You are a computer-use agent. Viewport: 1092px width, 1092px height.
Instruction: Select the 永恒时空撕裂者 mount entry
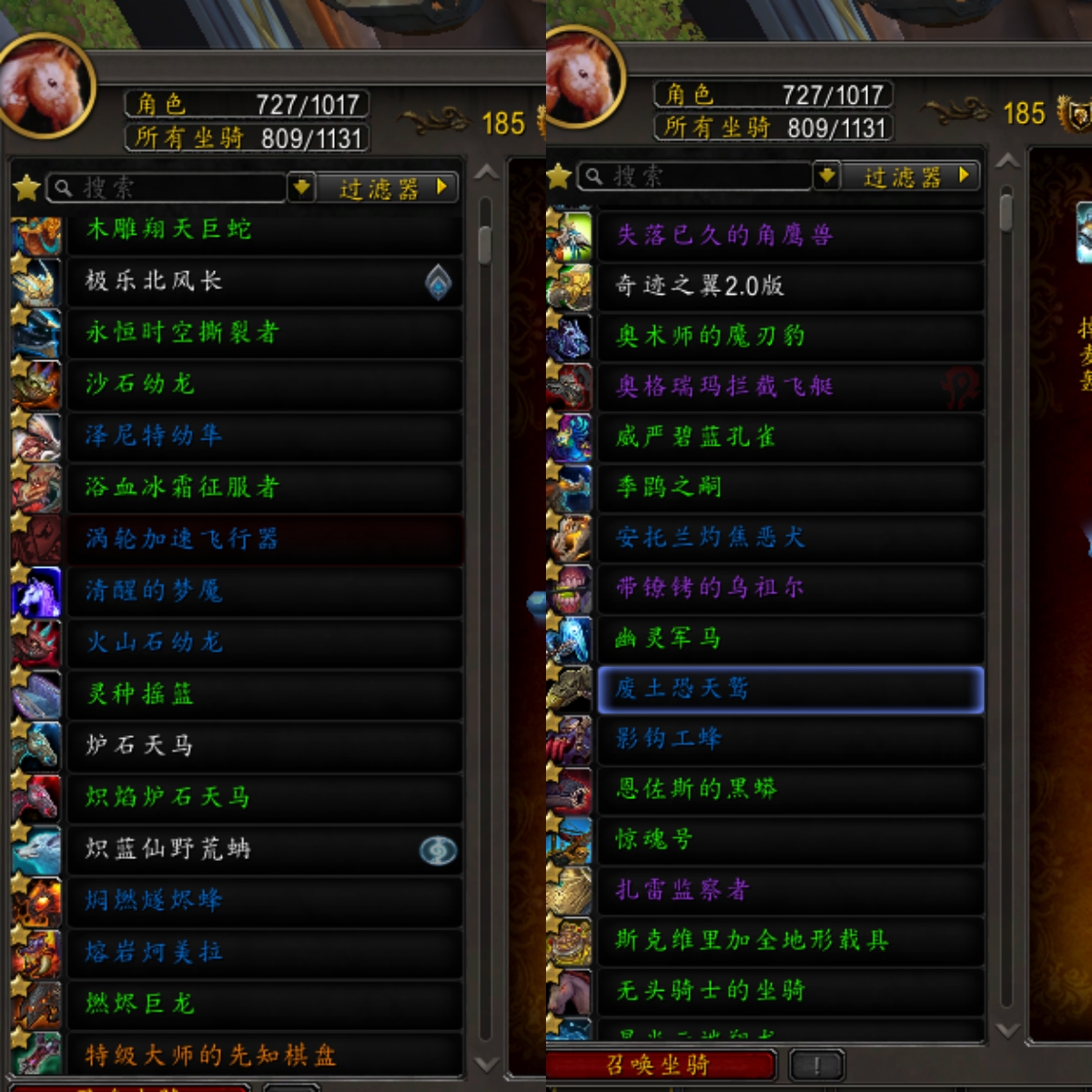[264, 333]
